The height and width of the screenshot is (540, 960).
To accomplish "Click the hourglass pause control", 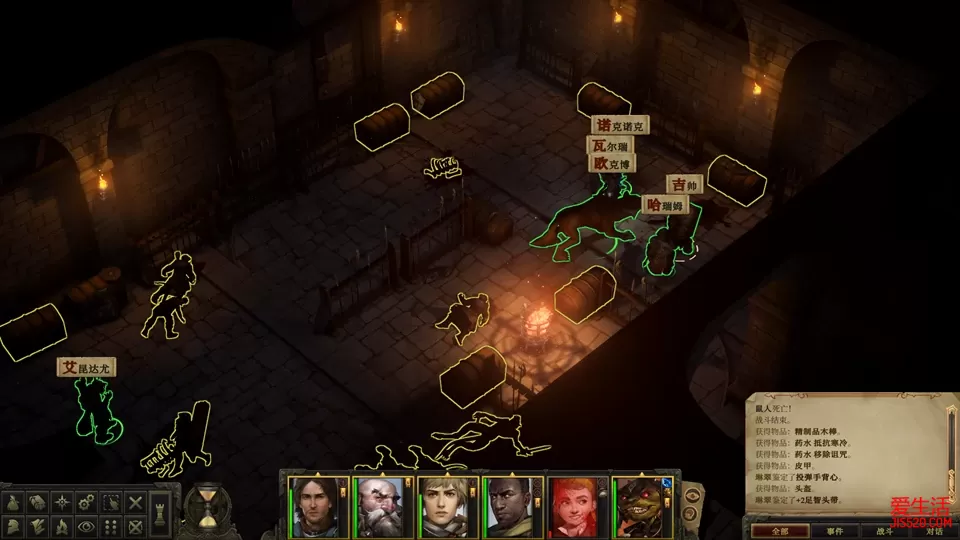I will coord(208,507).
